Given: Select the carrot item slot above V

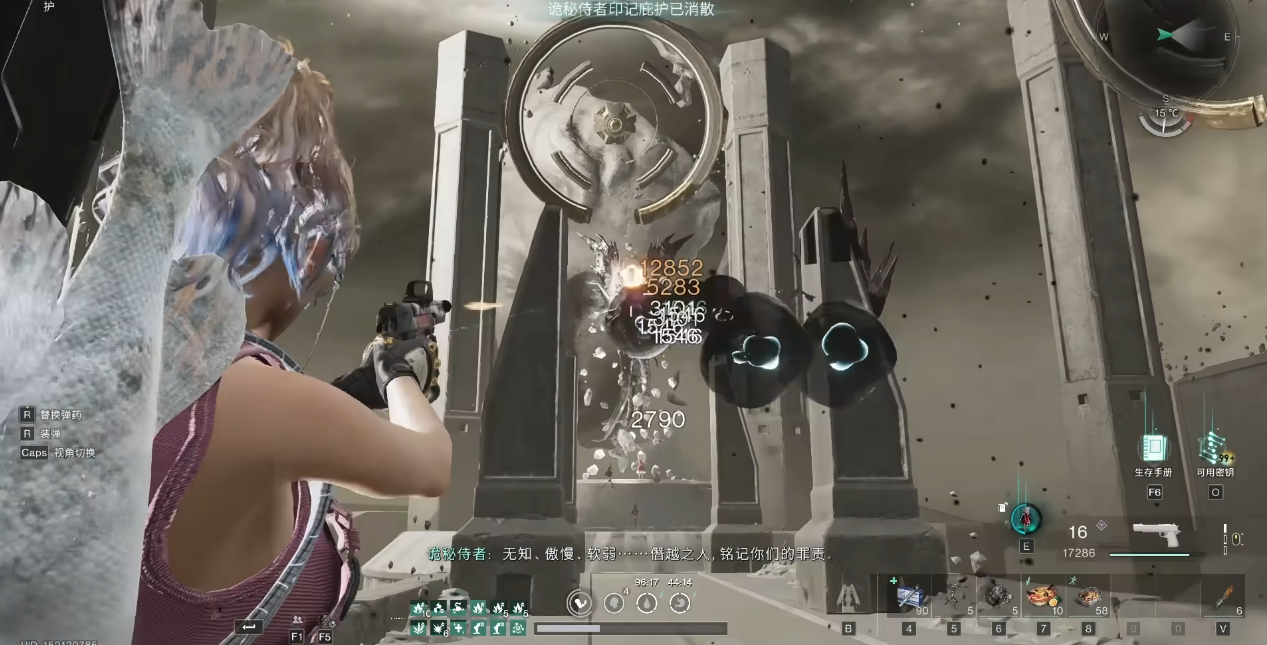Looking at the screenshot, I should [1223, 596].
